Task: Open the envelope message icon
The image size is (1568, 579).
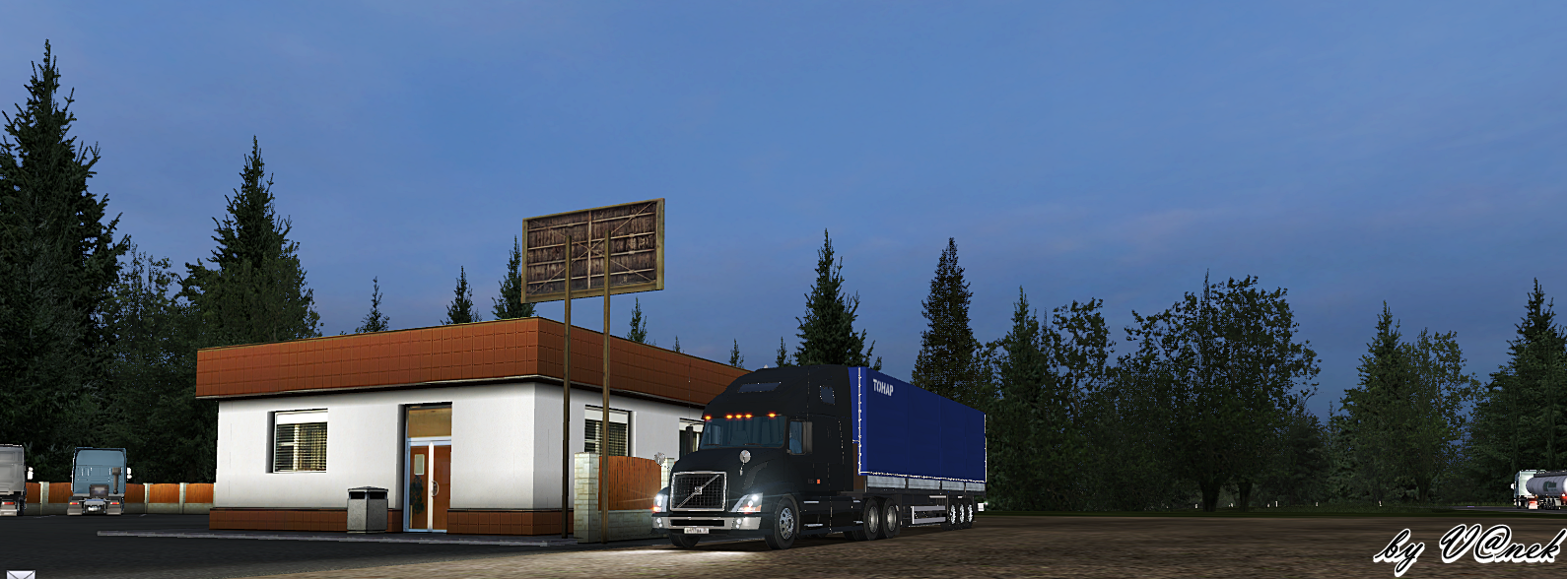Action: coord(20,574)
